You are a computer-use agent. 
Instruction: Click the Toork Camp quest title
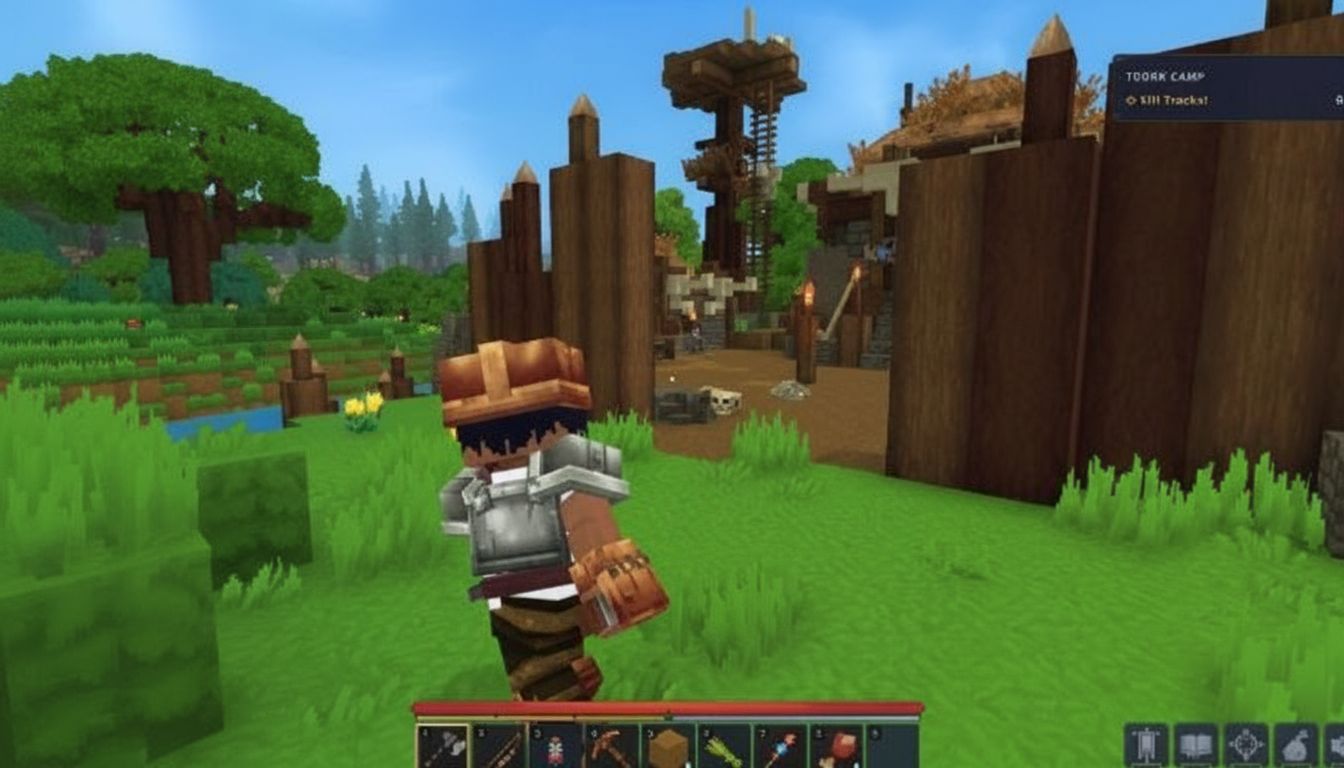pyautogui.click(x=1165, y=76)
